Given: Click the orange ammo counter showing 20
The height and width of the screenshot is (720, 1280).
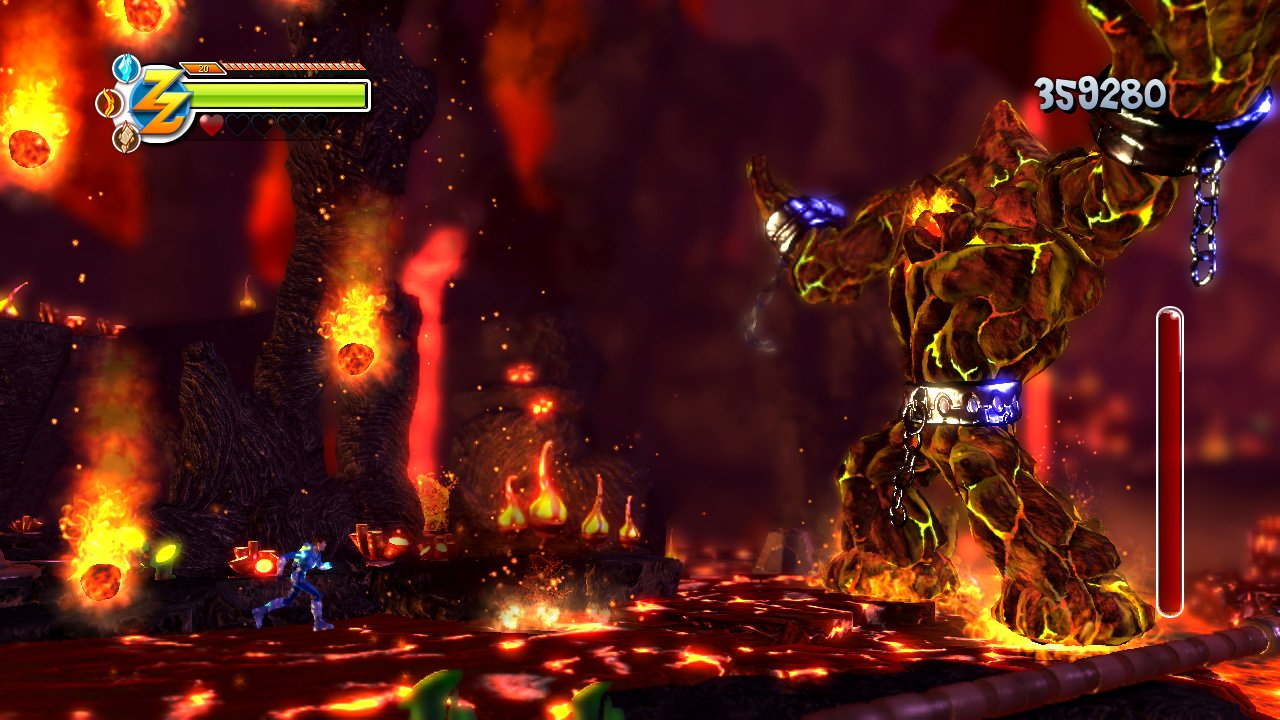Looking at the screenshot, I should point(203,68).
